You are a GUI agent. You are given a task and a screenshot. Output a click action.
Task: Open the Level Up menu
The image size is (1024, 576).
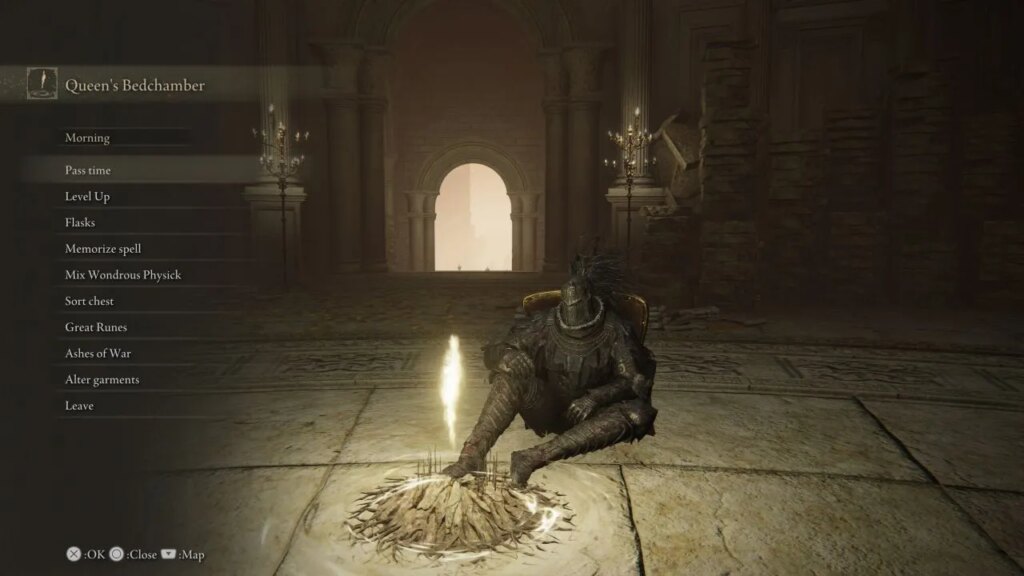88,197
